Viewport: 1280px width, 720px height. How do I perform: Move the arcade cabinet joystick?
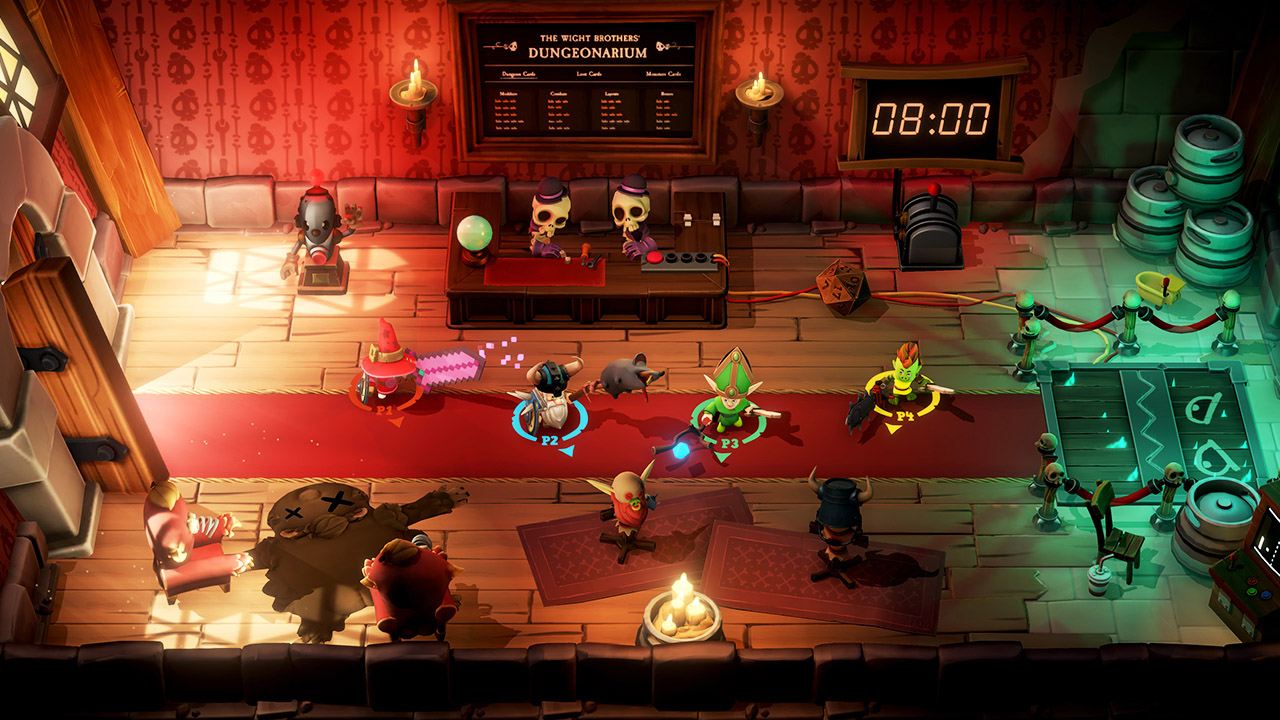(1233, 563)
